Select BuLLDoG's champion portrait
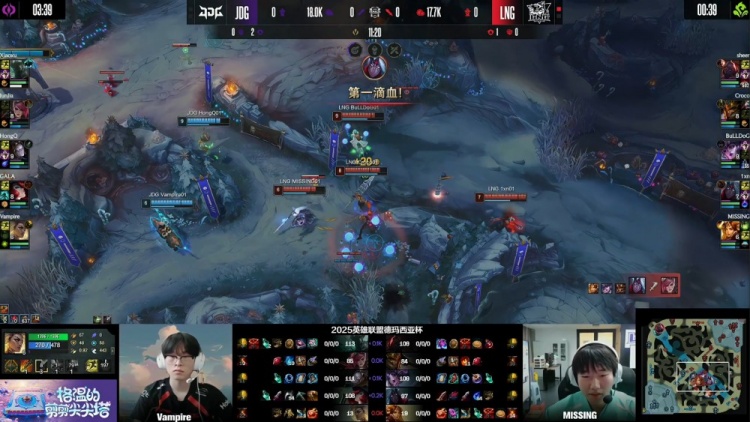 tap(730, 152)
